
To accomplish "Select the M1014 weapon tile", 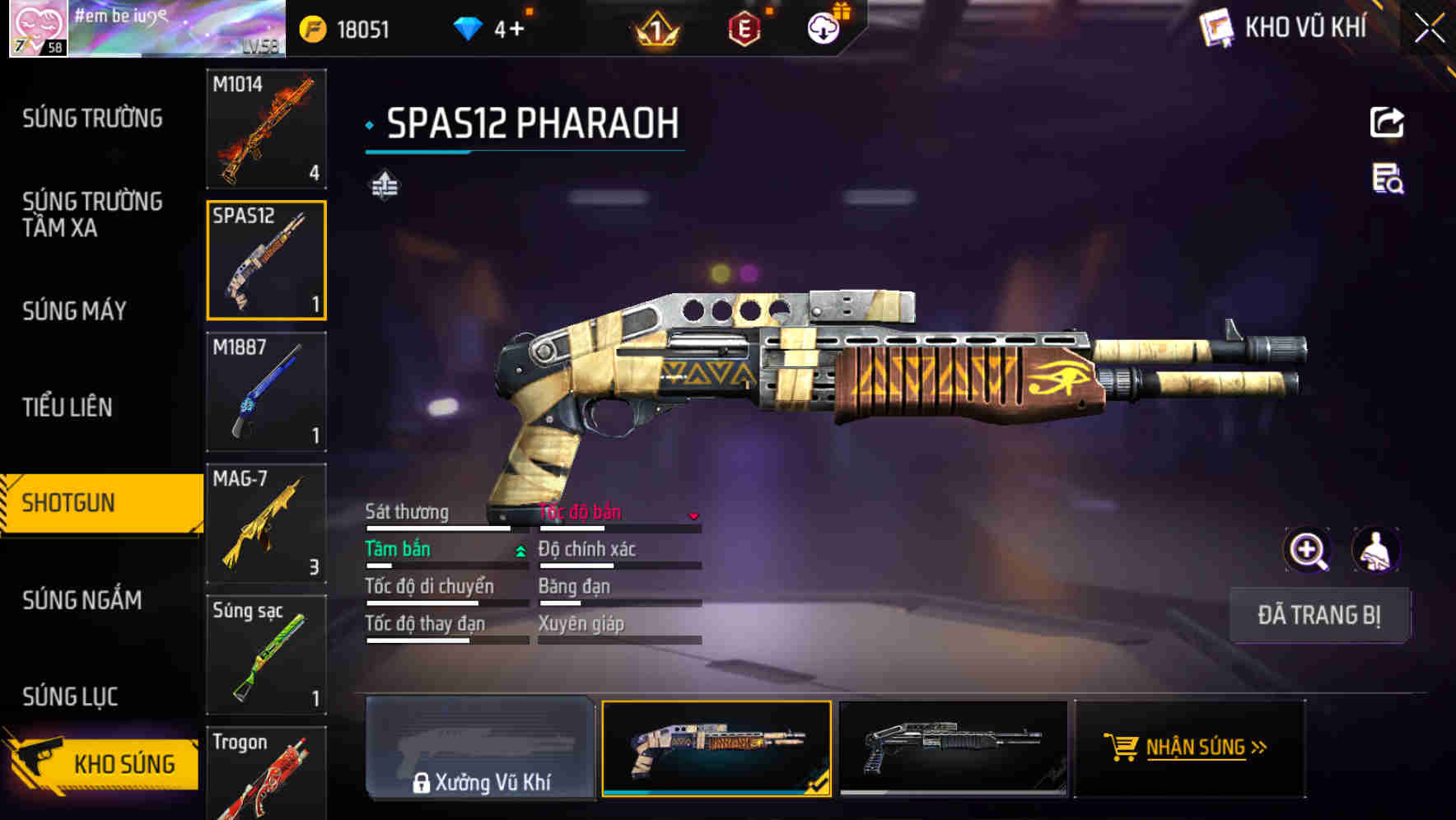I will [x=266, y=128].
